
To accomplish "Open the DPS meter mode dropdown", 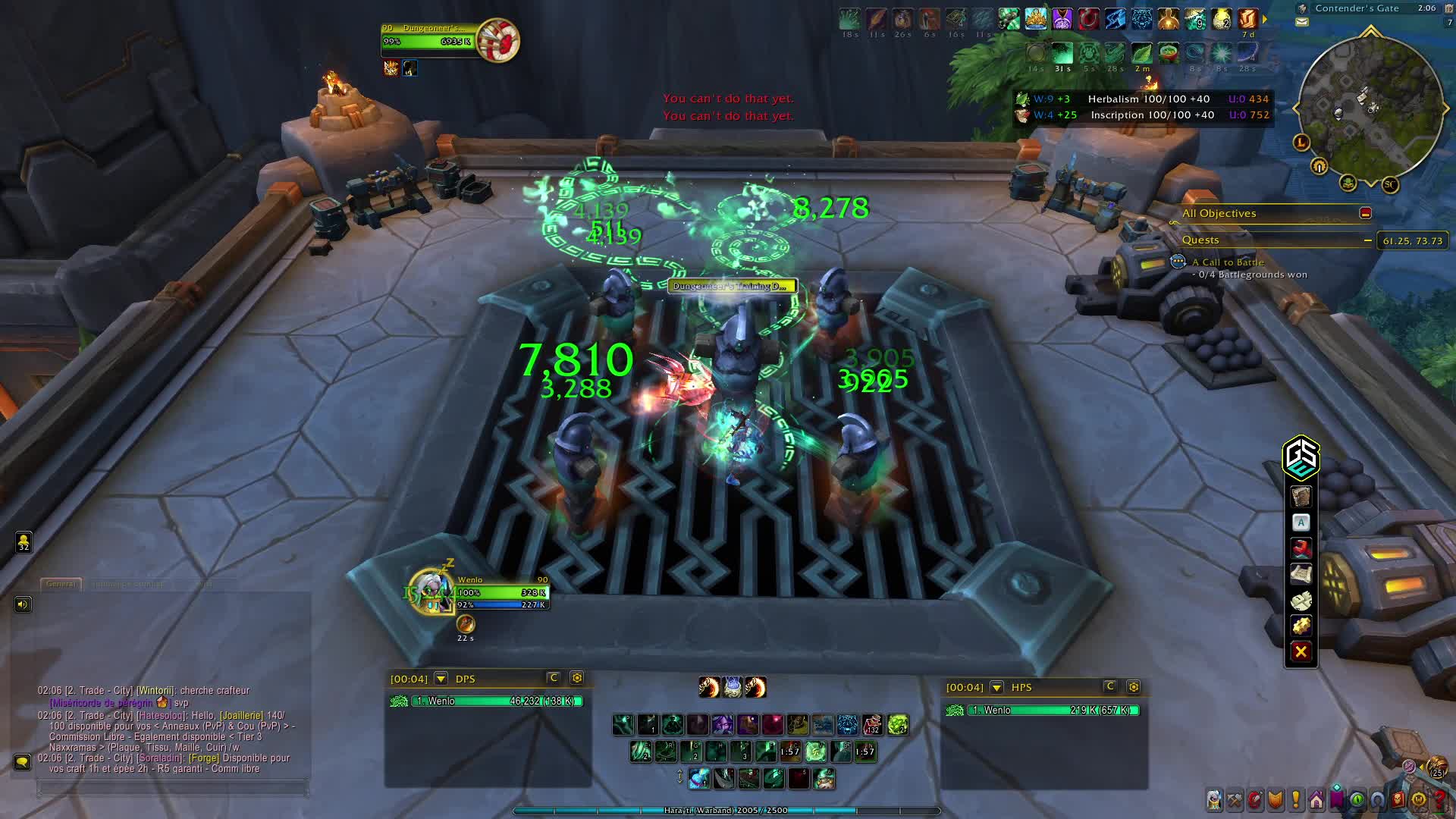I will pos(441,679).
